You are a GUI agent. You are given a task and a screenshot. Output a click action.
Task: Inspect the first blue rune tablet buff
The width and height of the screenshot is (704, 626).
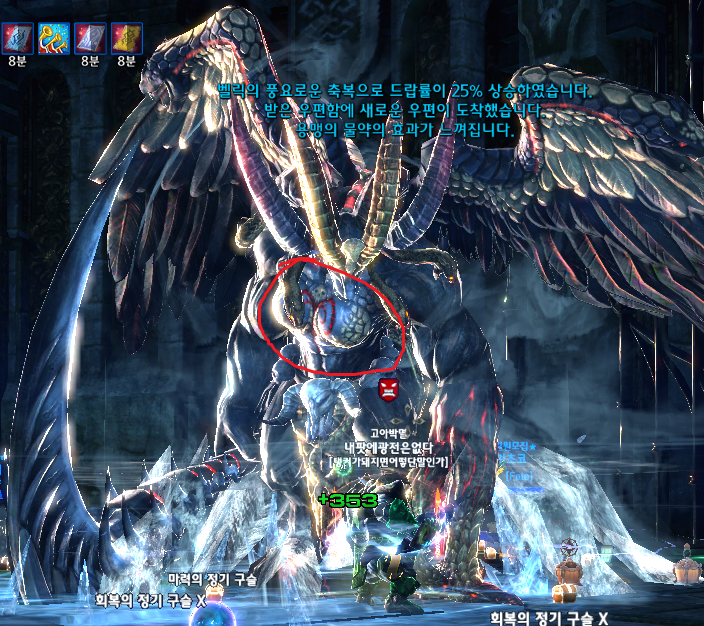17,38
